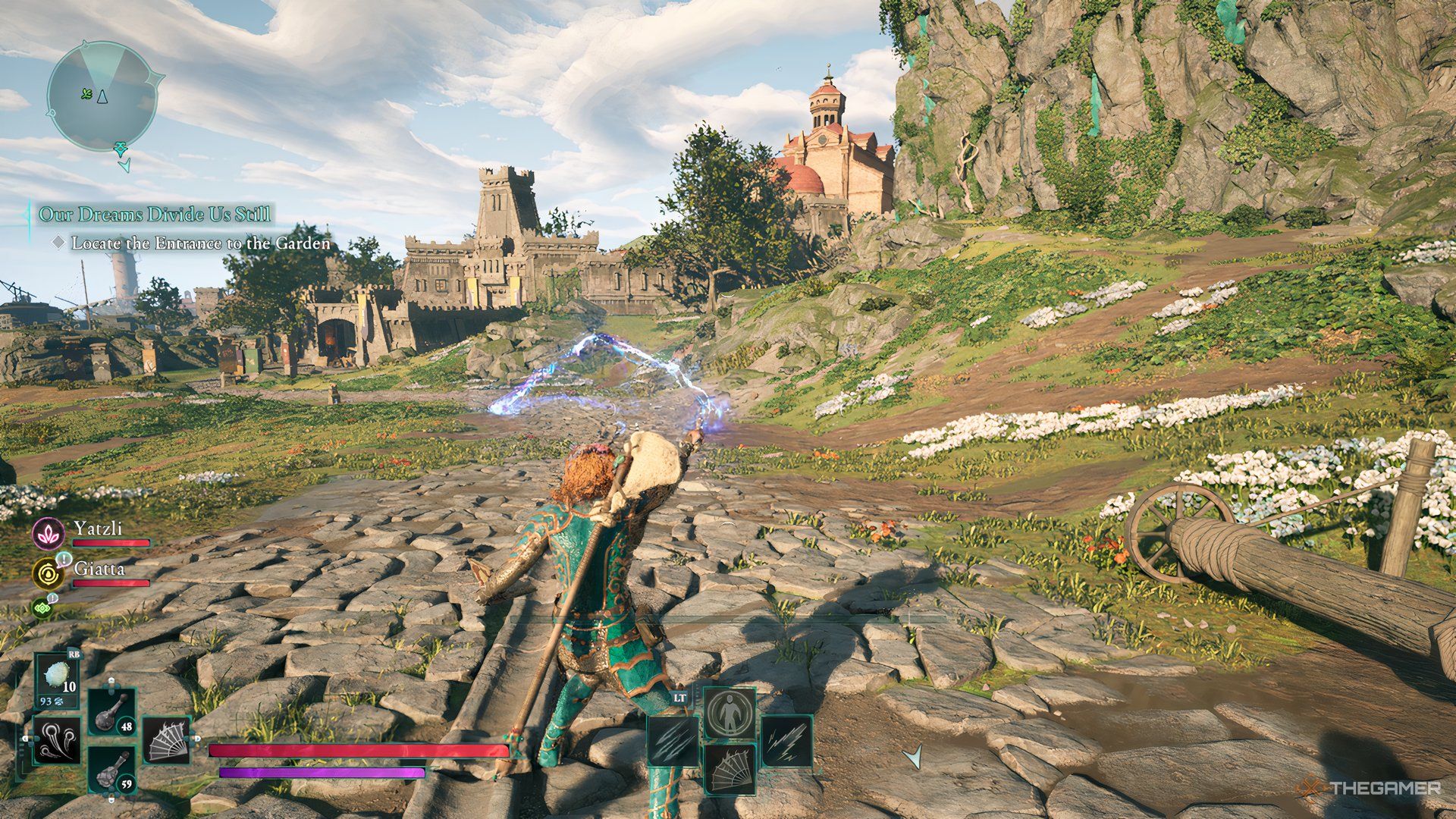The height and width of the screenshot is (819, 1456).
Task: Select the Our Dreams Divide Us Still quest
Action: [155, 215]
